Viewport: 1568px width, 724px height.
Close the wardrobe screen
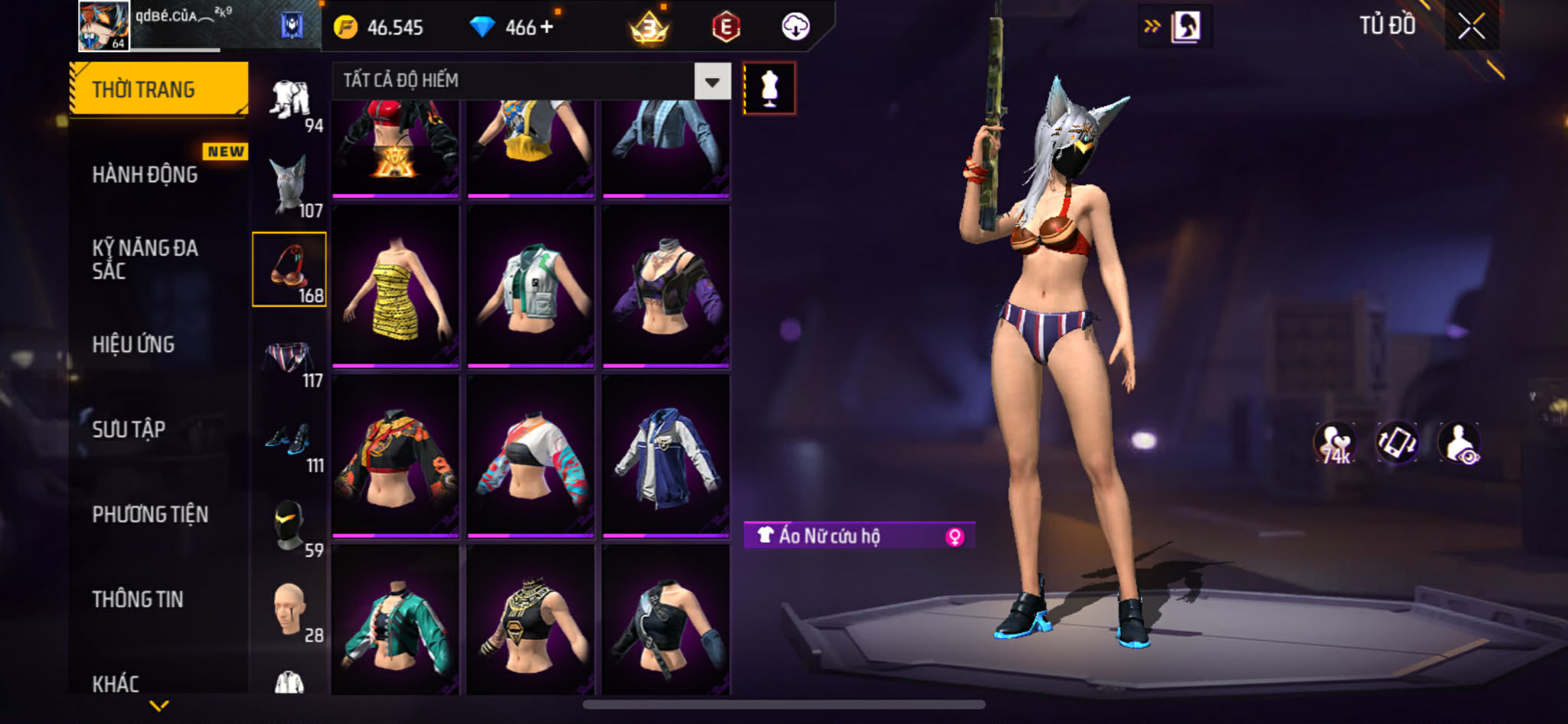point(1471,27)
